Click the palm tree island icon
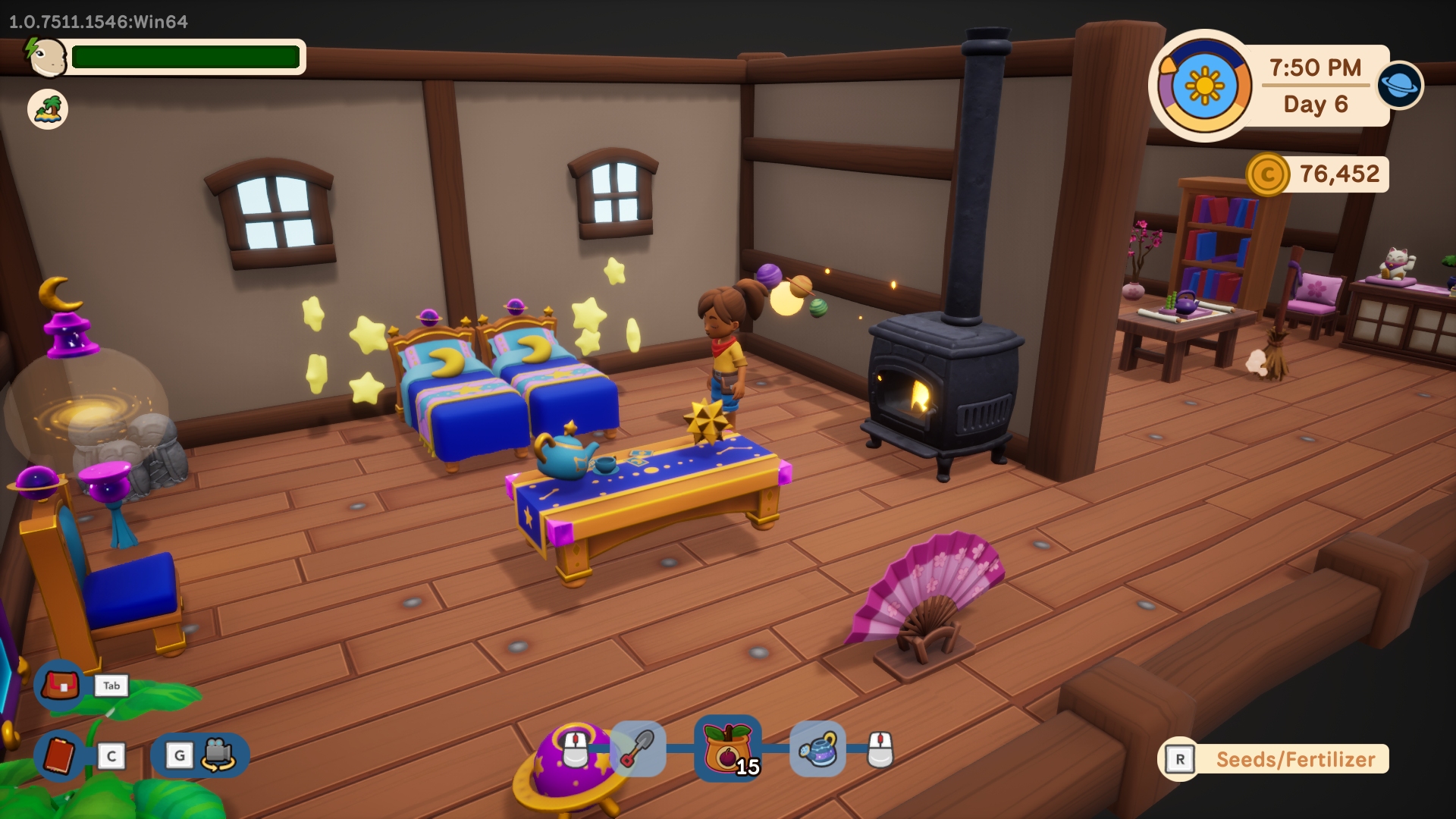The width and height of the screenshot is (1456, 819). click(x=48, y=109)
